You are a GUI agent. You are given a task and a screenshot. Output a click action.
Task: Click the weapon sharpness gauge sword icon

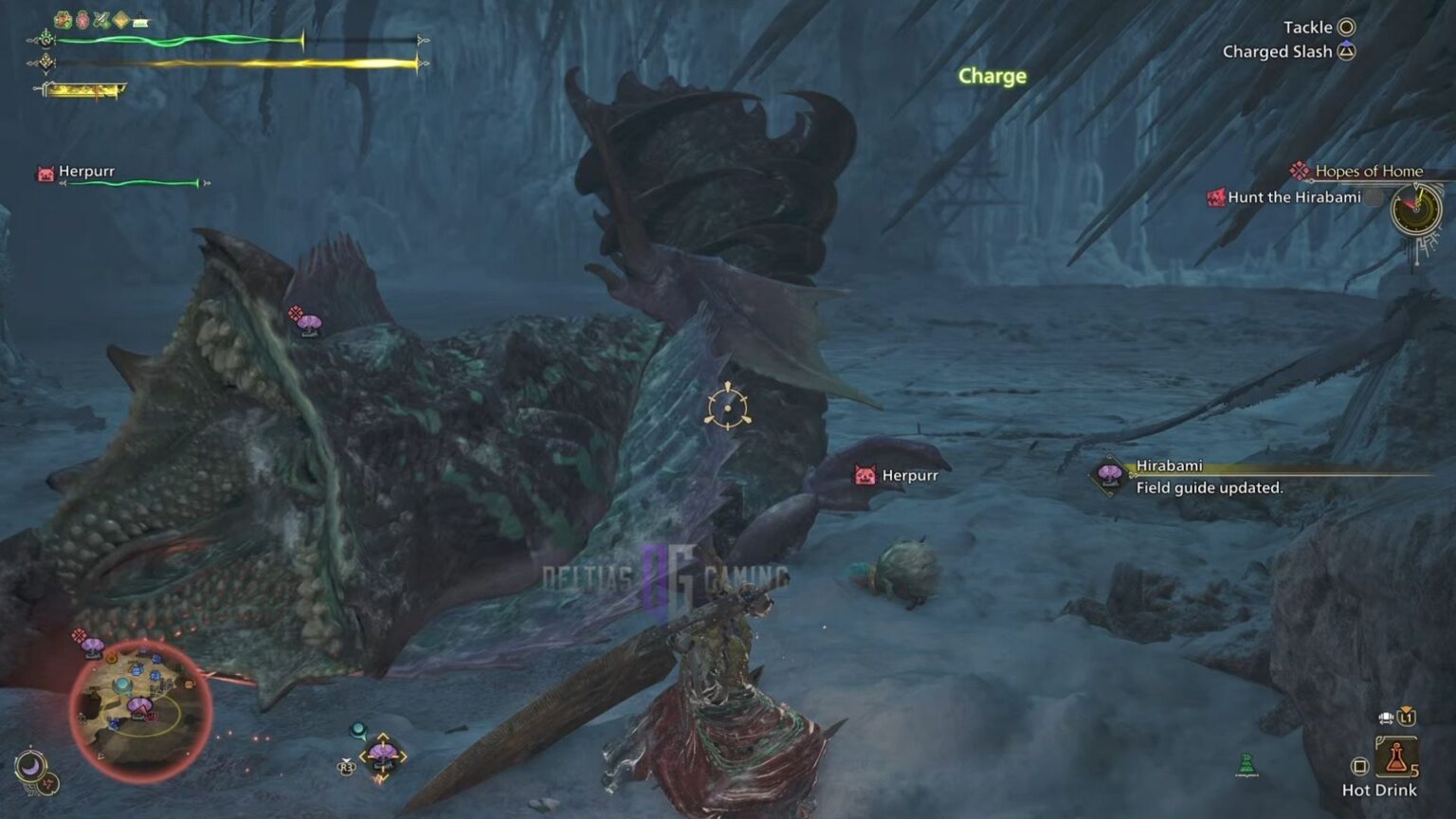click(39, 88)
